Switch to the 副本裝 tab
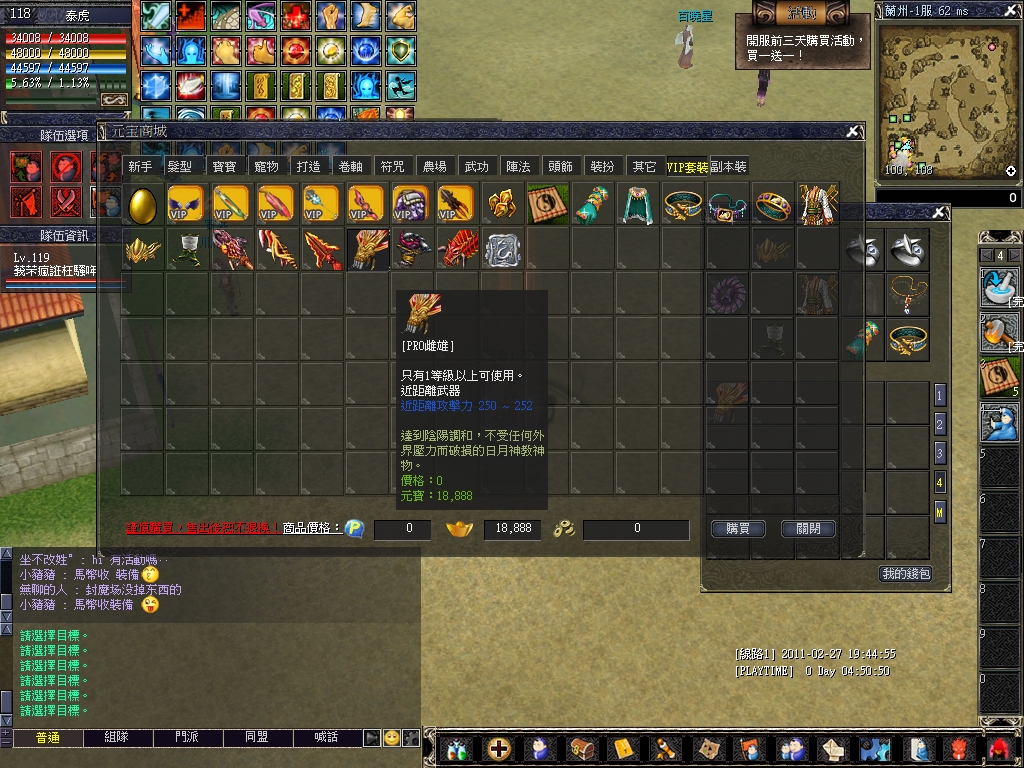The width and height of the screenshot is (1024, 768). click(729, 167)
